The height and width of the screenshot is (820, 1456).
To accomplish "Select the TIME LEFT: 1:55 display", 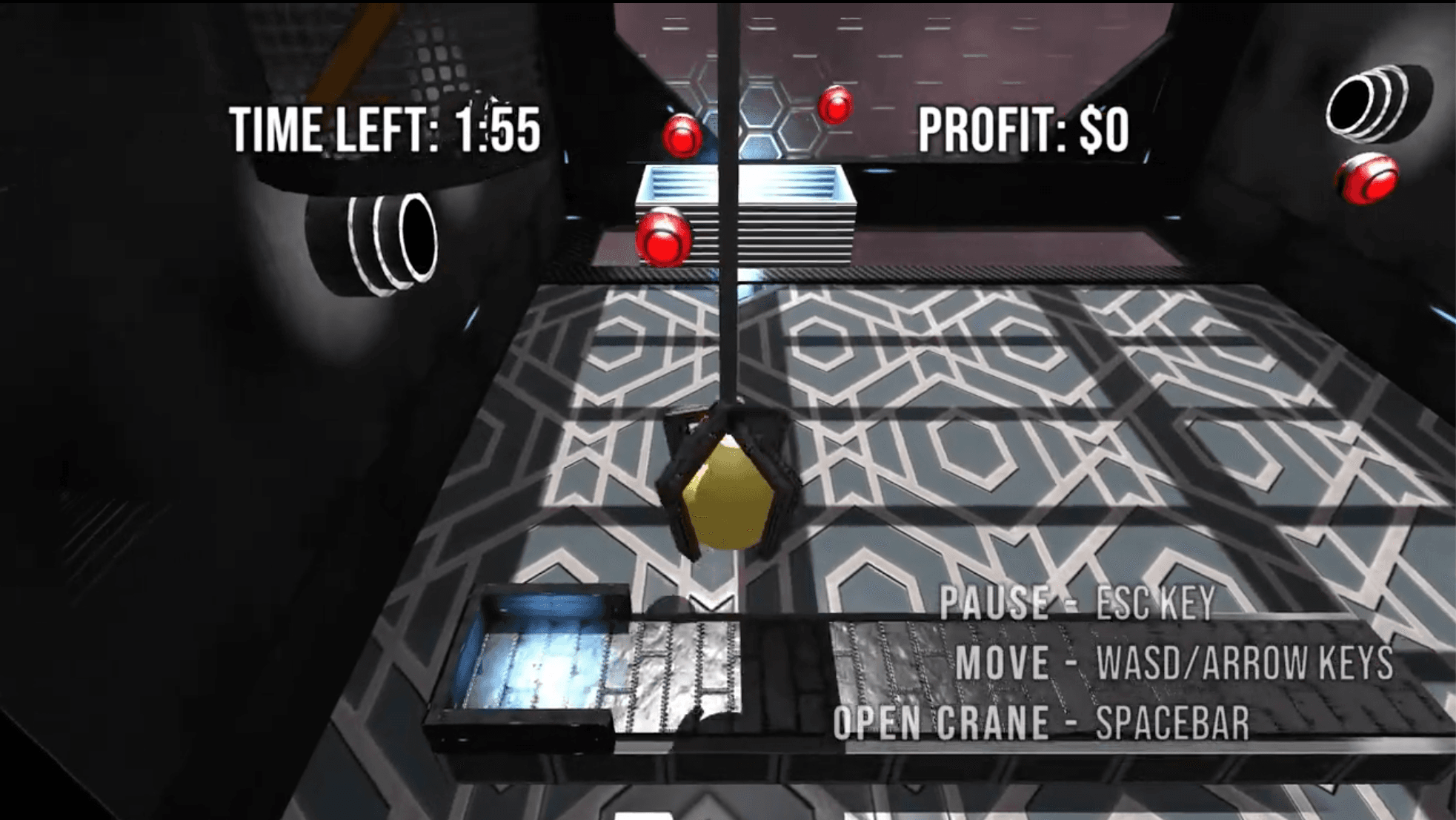I will 385,128.
